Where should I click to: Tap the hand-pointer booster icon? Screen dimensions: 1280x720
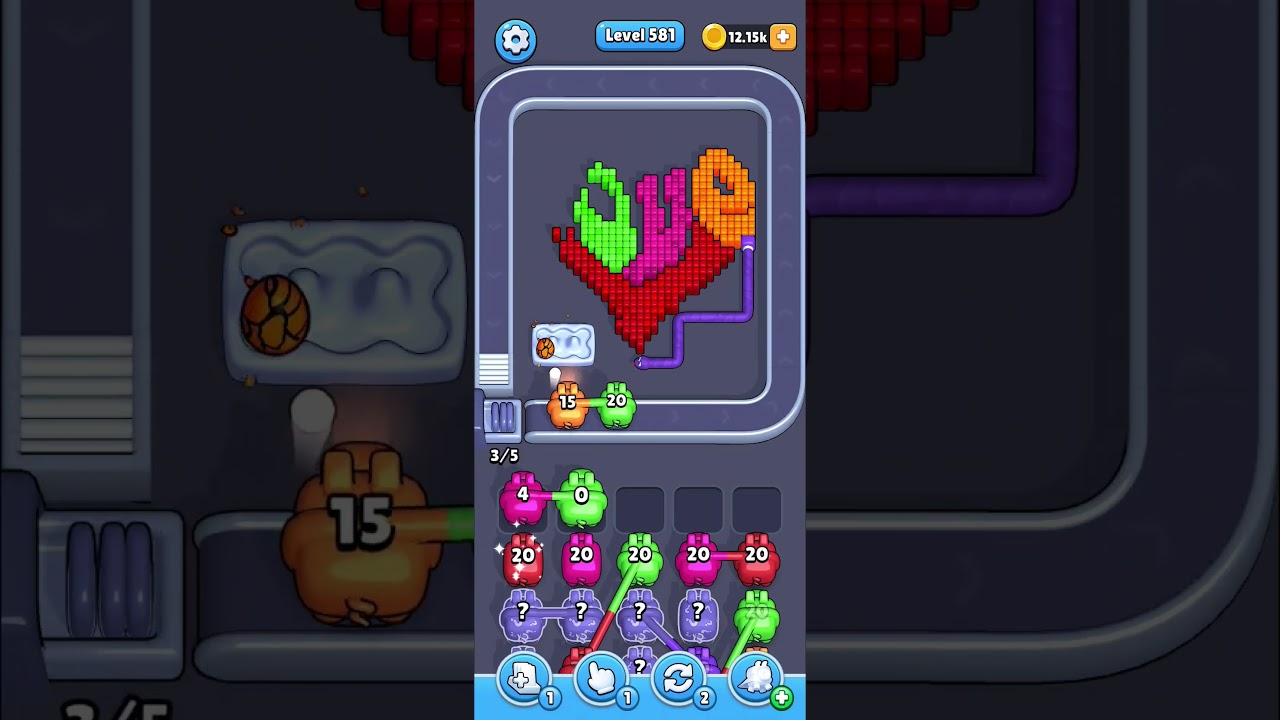599,678
